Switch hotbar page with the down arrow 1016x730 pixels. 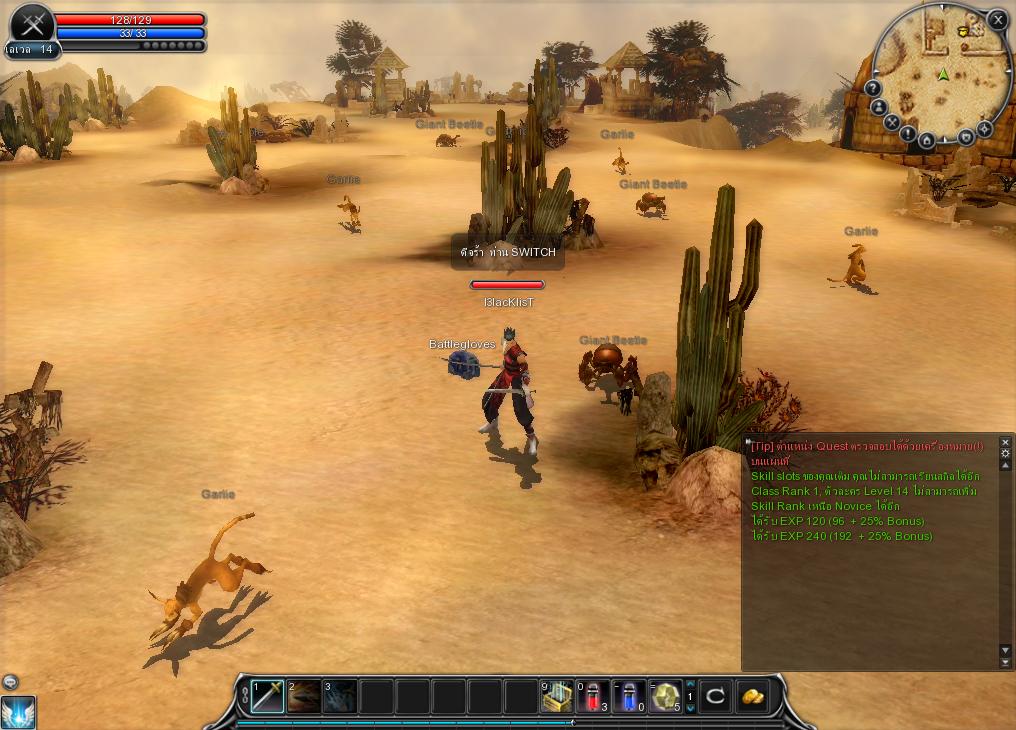pyautogui.click(x=689, y=709)
